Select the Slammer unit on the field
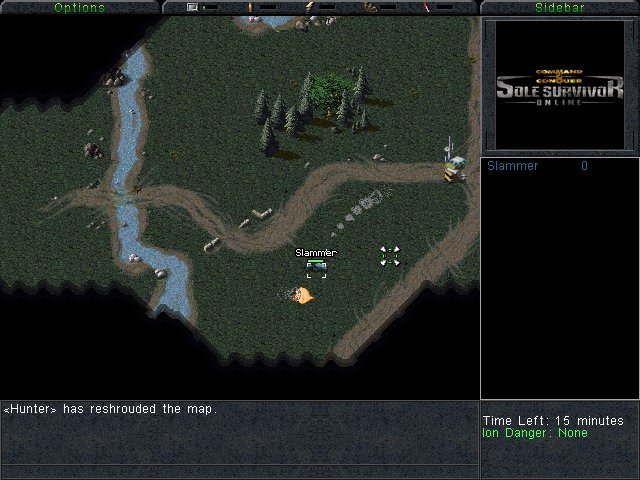This screenshot has width=640, height=480. [x=316, y=267]
